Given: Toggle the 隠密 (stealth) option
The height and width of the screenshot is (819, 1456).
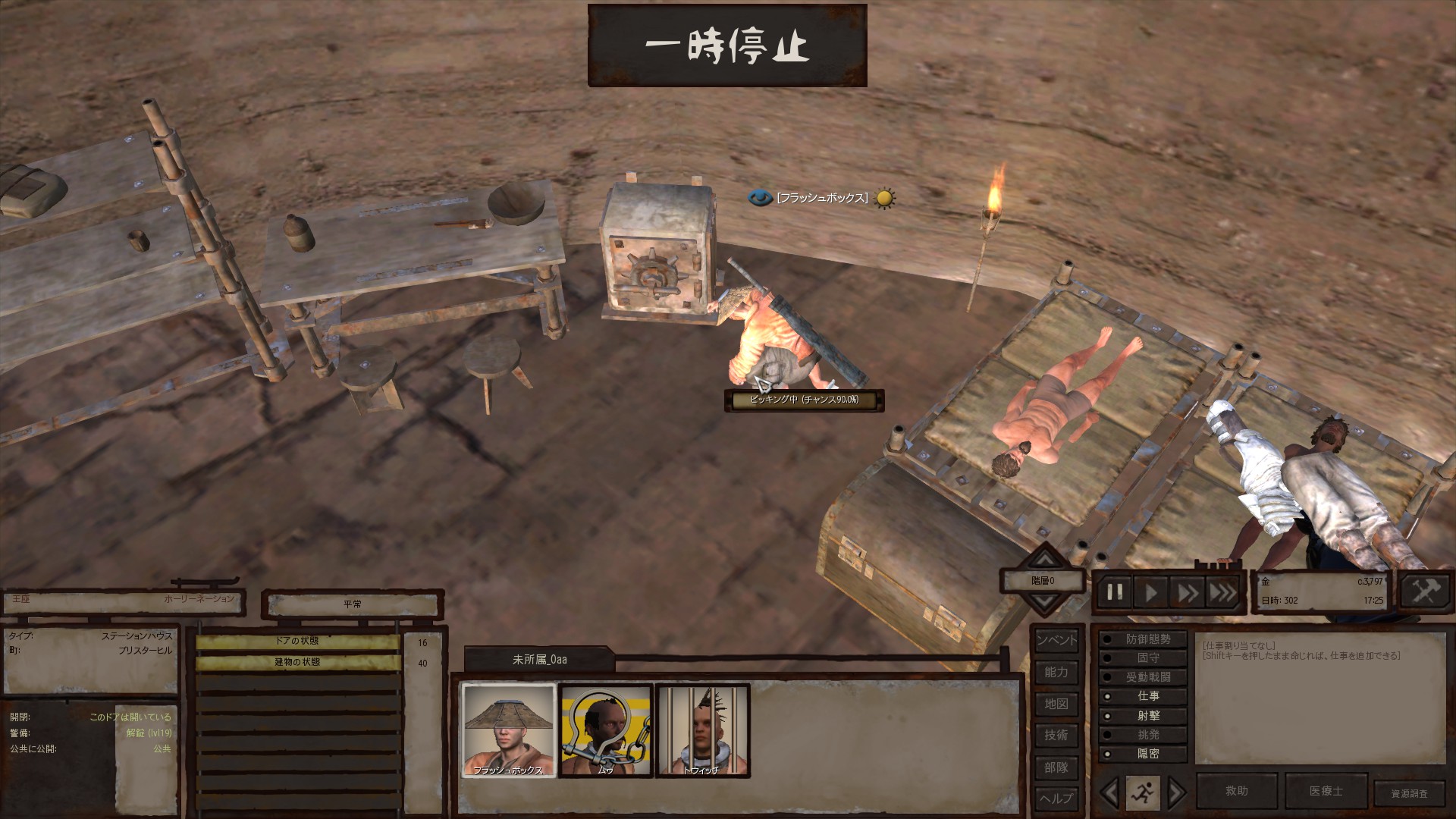Looking at the screenshot, I should pyautogui.click(x=1143, y=754).
